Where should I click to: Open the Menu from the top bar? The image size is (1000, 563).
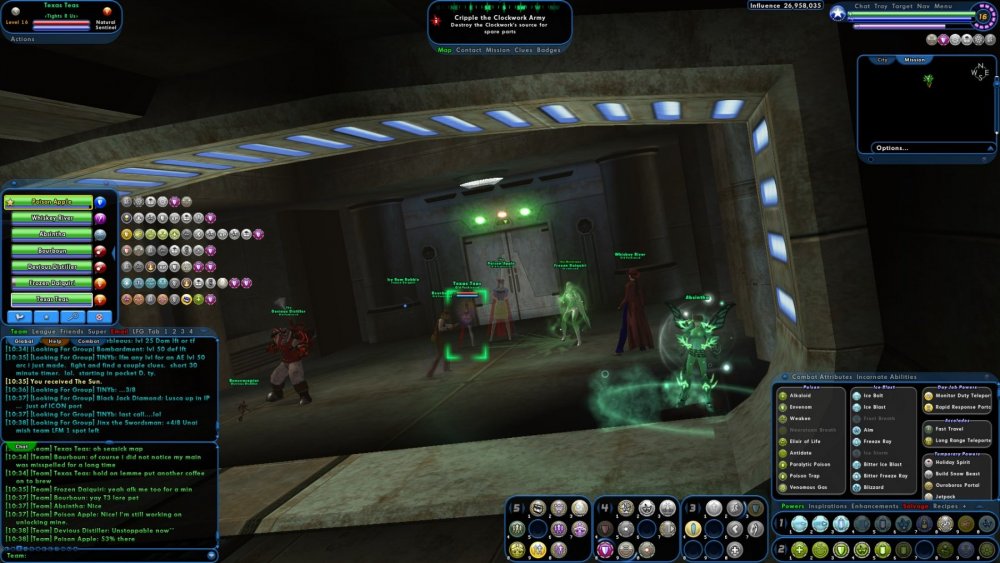[x=944, y=6]
